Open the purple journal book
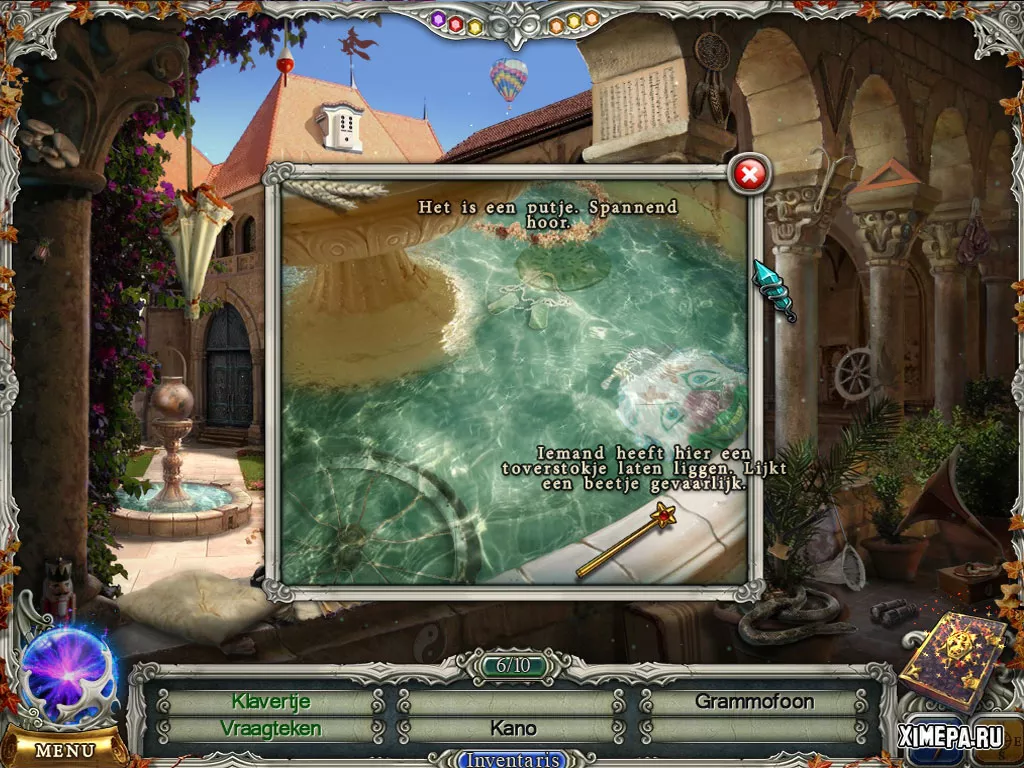The height and width of the screenshot is (768, 1024). [x=951, y=662]
